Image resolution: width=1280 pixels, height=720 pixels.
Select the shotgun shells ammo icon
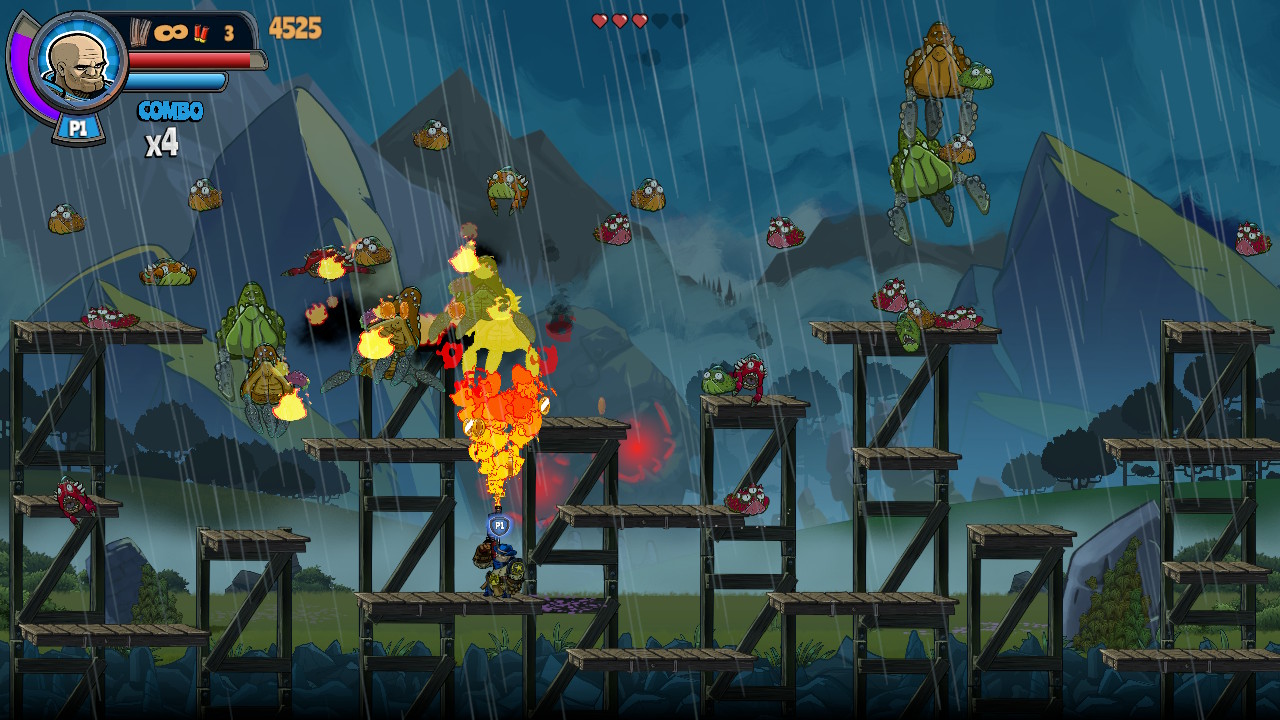(201, 32)
